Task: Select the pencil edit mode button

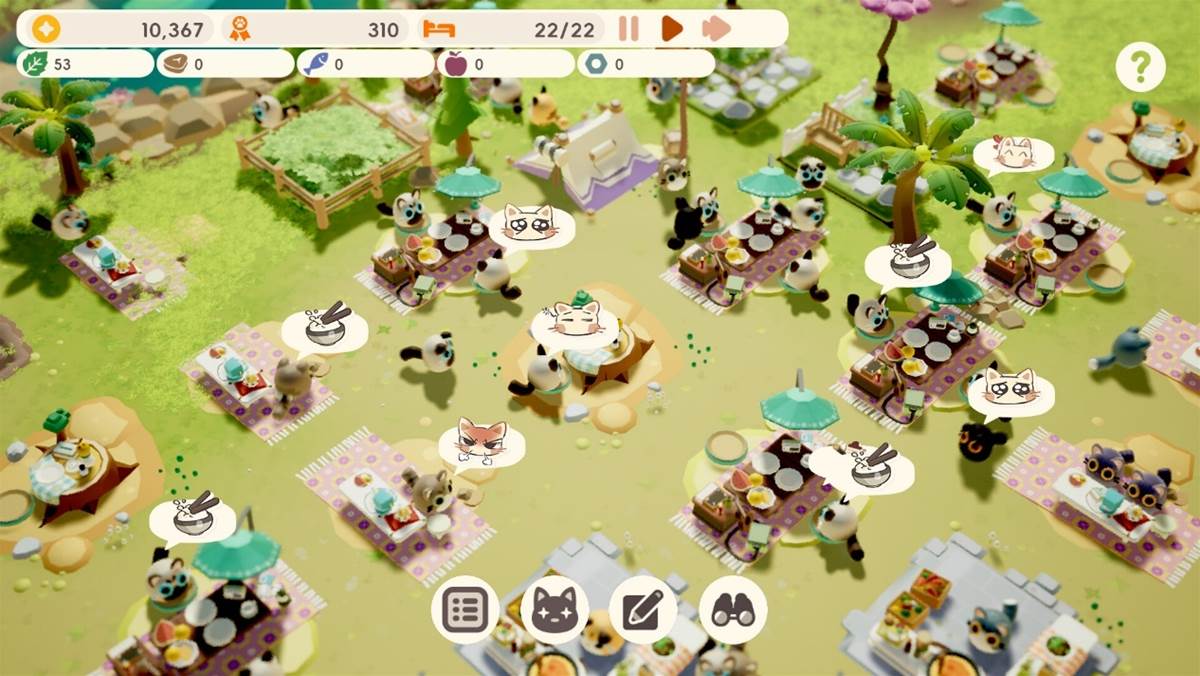Action: (x=643, y=610)
